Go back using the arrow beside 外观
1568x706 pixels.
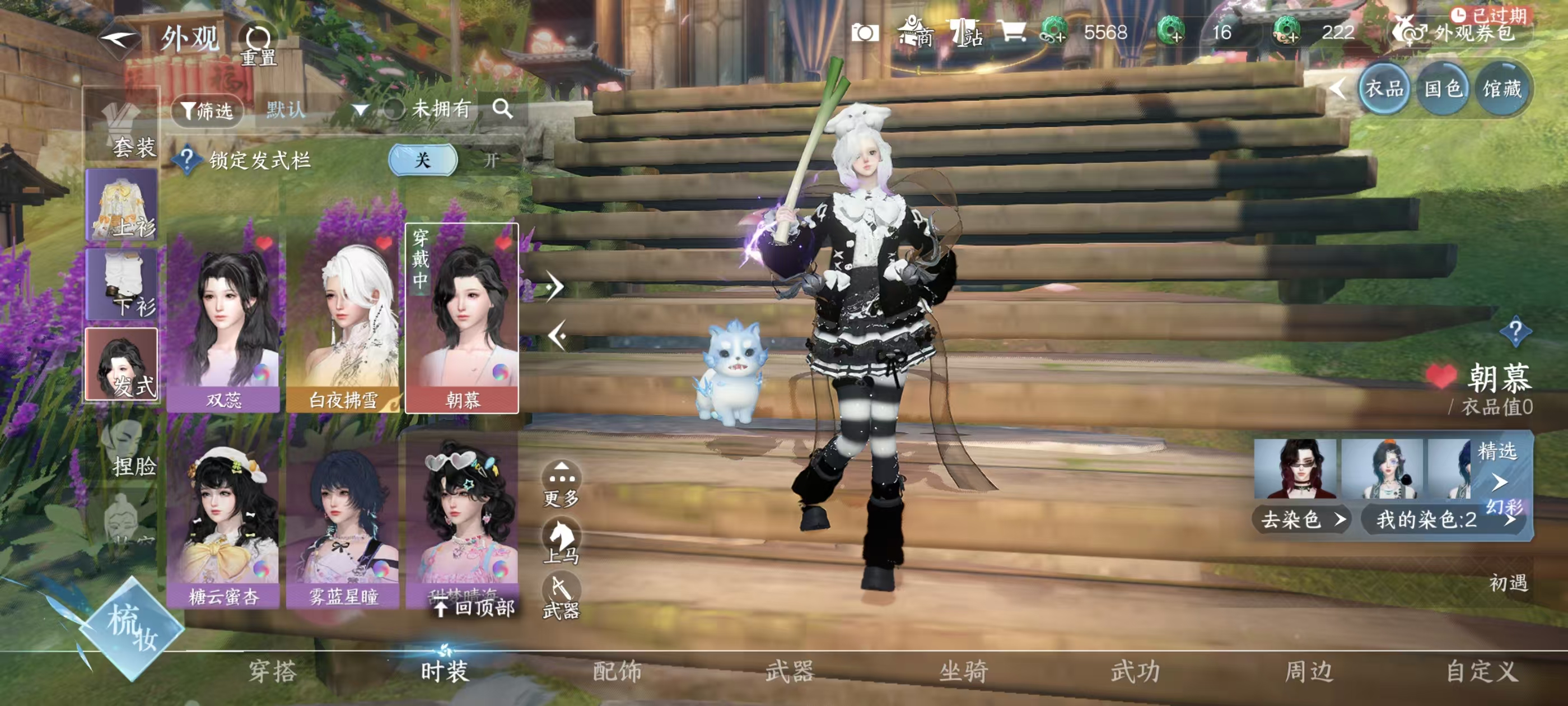point(120,40)
